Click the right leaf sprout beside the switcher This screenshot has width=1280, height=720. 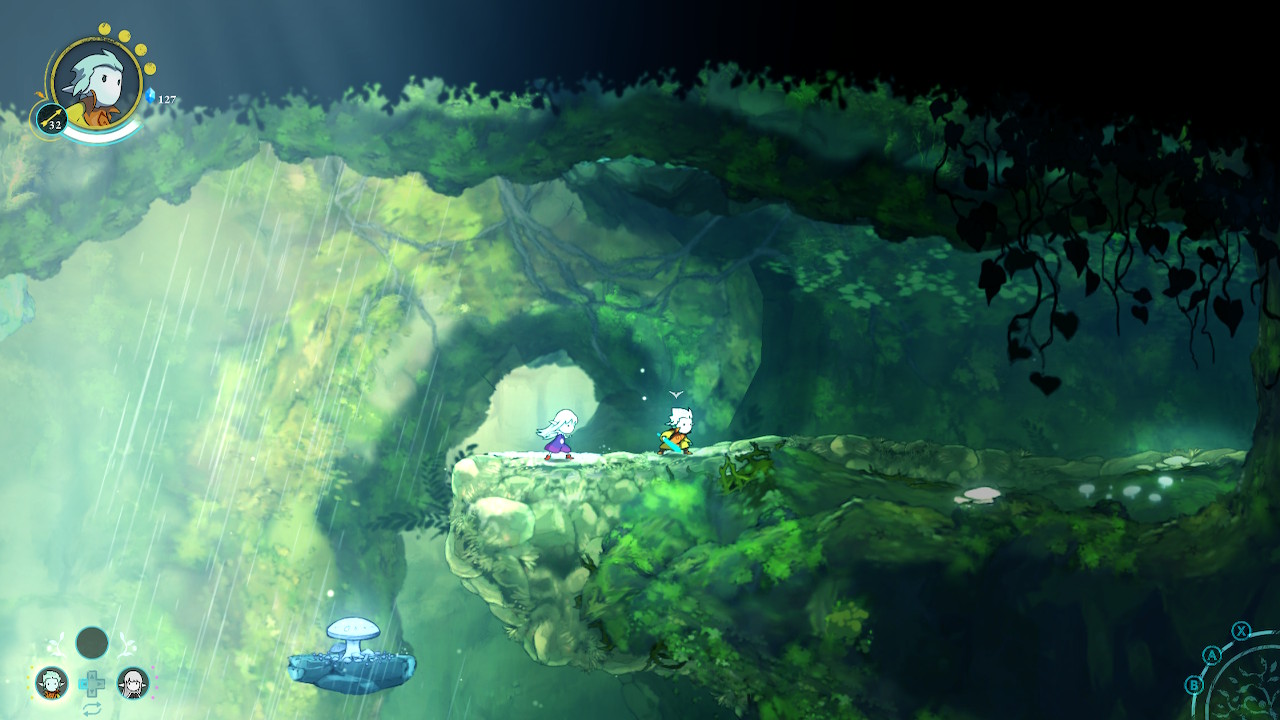pyautogui.click(x=128, y=643)
